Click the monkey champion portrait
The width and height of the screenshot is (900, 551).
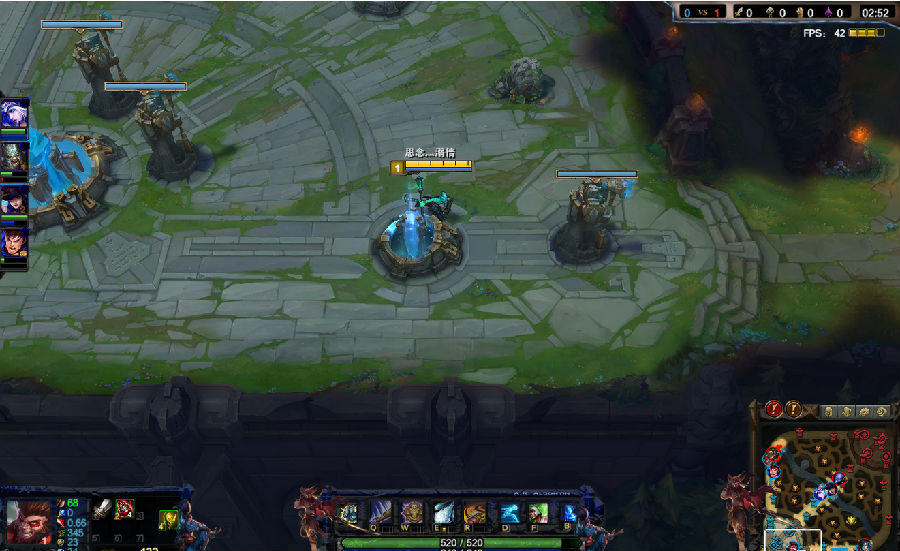click(x=27, y=520)
